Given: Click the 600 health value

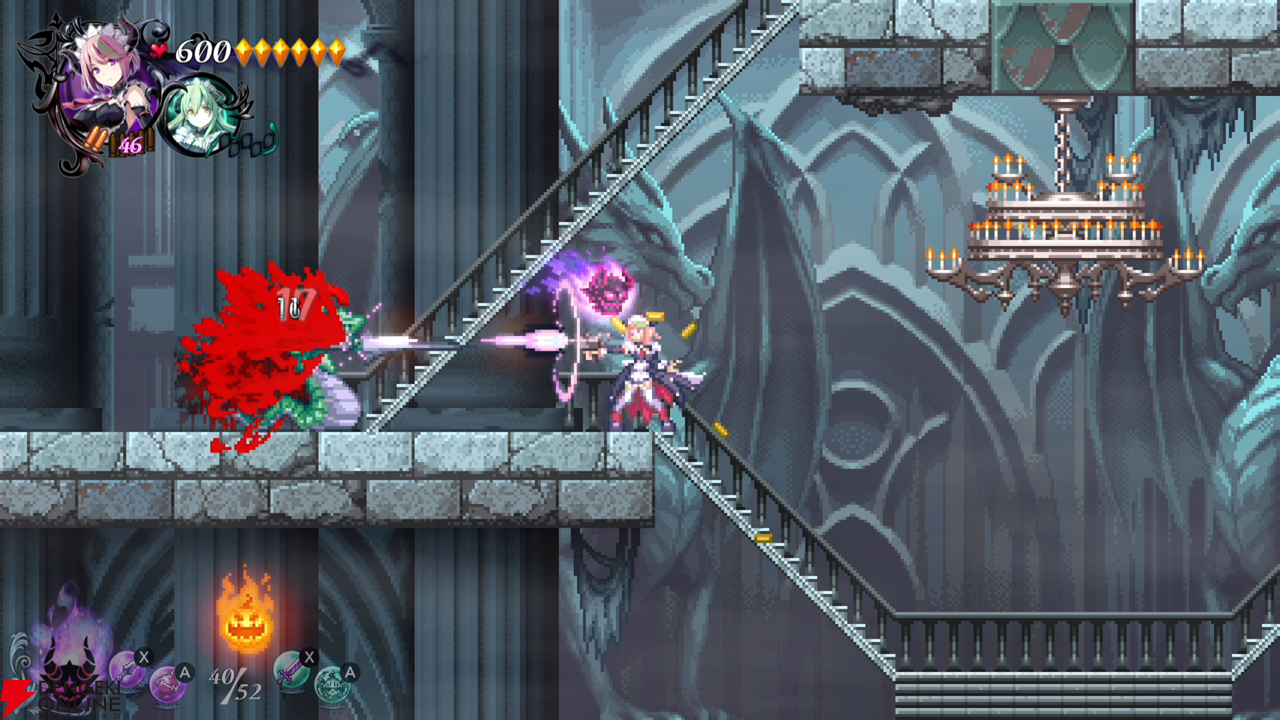Looking at the screenshot, I should pyautogui.click(x=202, y=52).
